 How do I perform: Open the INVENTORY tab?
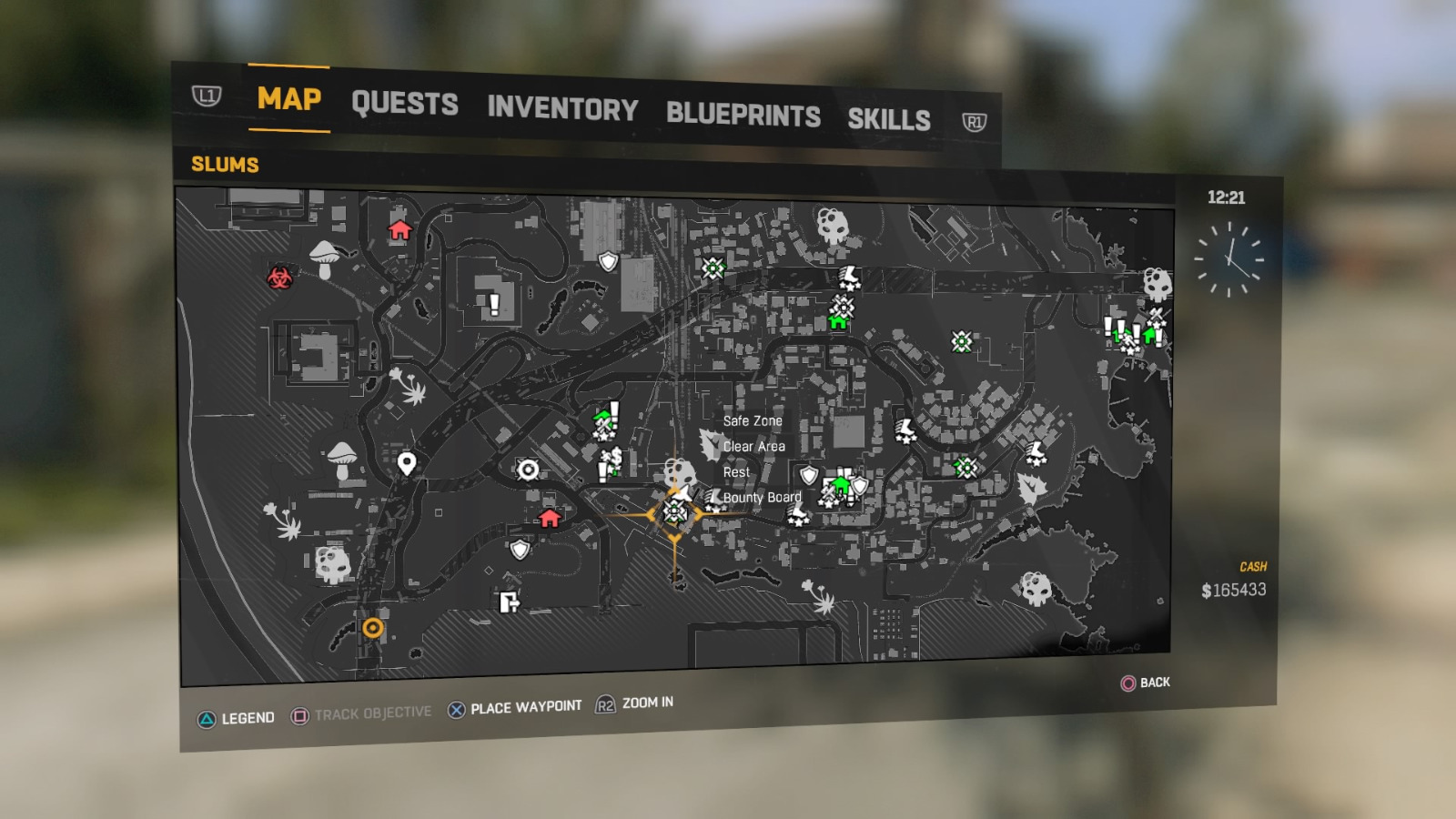coord(561,110)
